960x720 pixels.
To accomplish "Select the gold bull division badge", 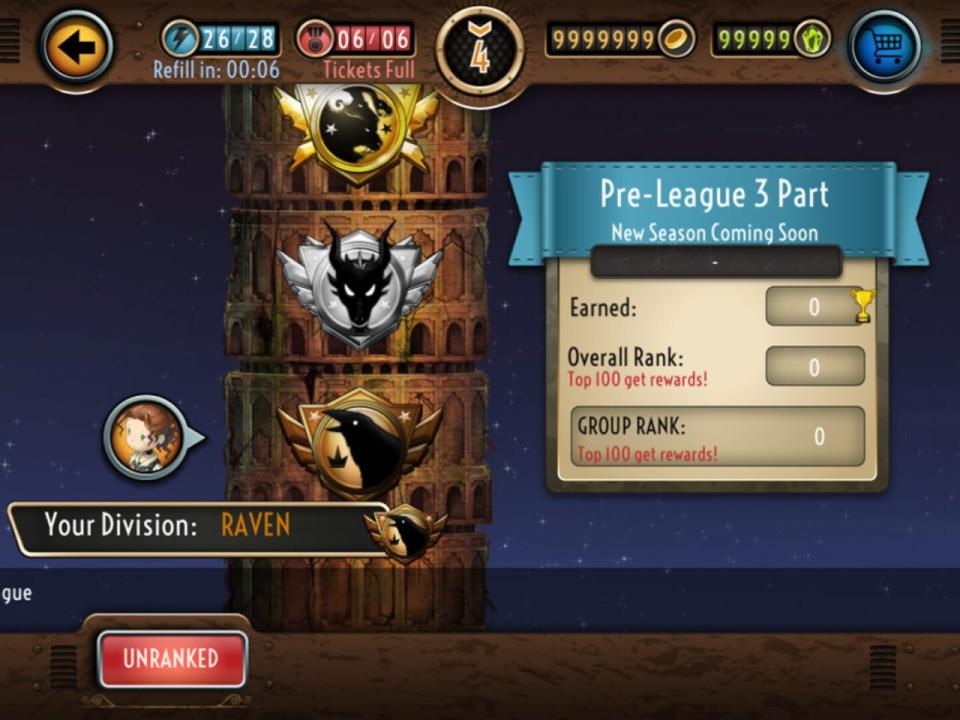I will click(x=356, y=128).
